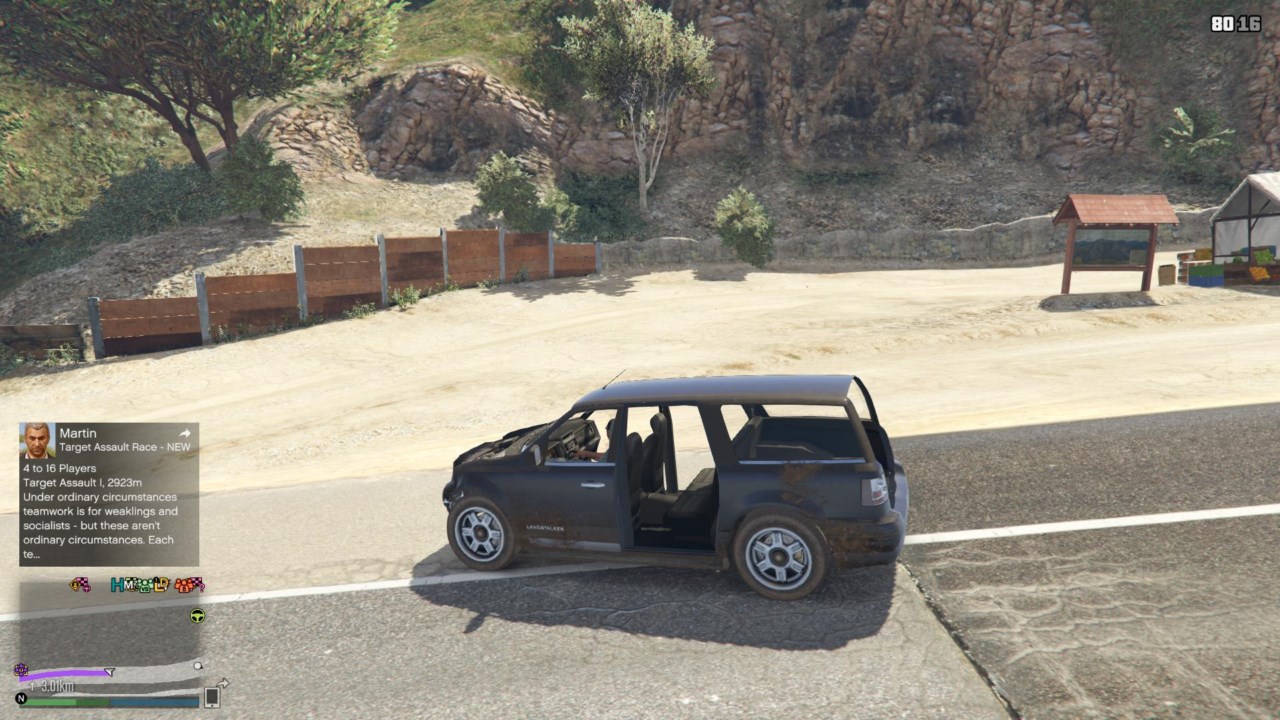1280x720 pixels.
Task: Select the orange crew race map blip
Action: tap(189, 585)
